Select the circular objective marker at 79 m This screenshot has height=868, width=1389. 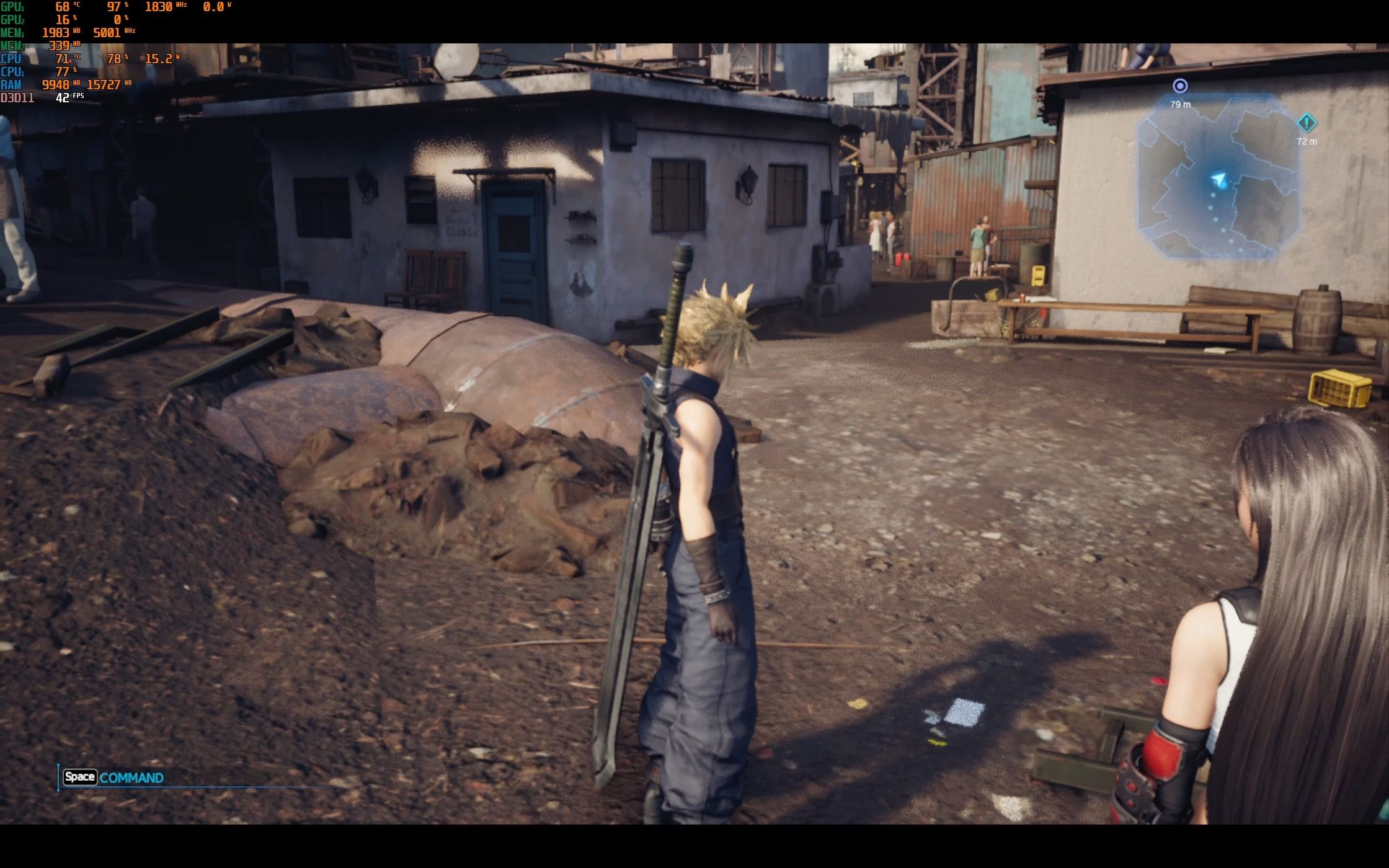(x=1180, y=86)
